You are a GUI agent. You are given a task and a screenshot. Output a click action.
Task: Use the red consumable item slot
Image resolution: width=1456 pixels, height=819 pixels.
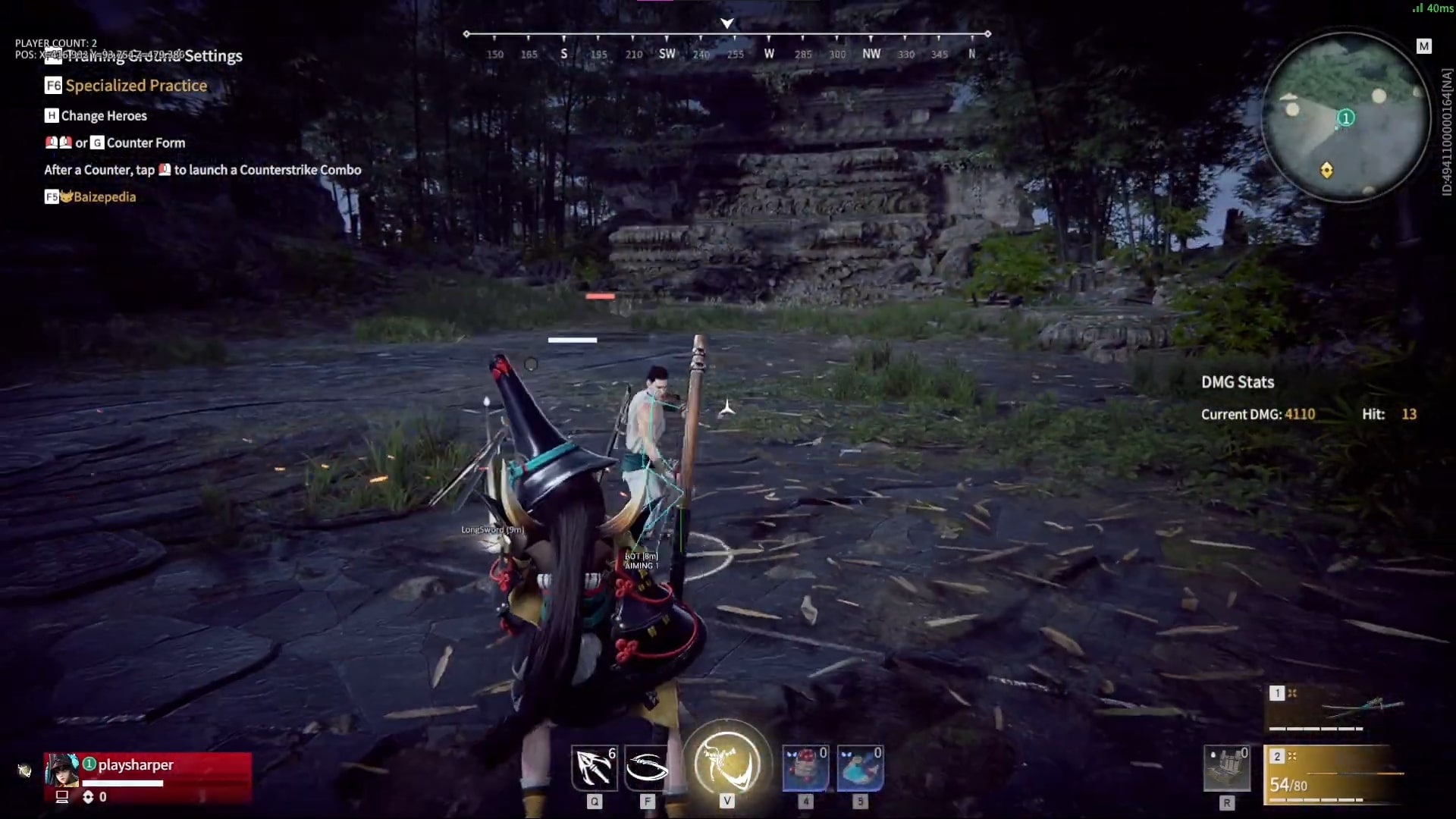(x=805, y=768)
